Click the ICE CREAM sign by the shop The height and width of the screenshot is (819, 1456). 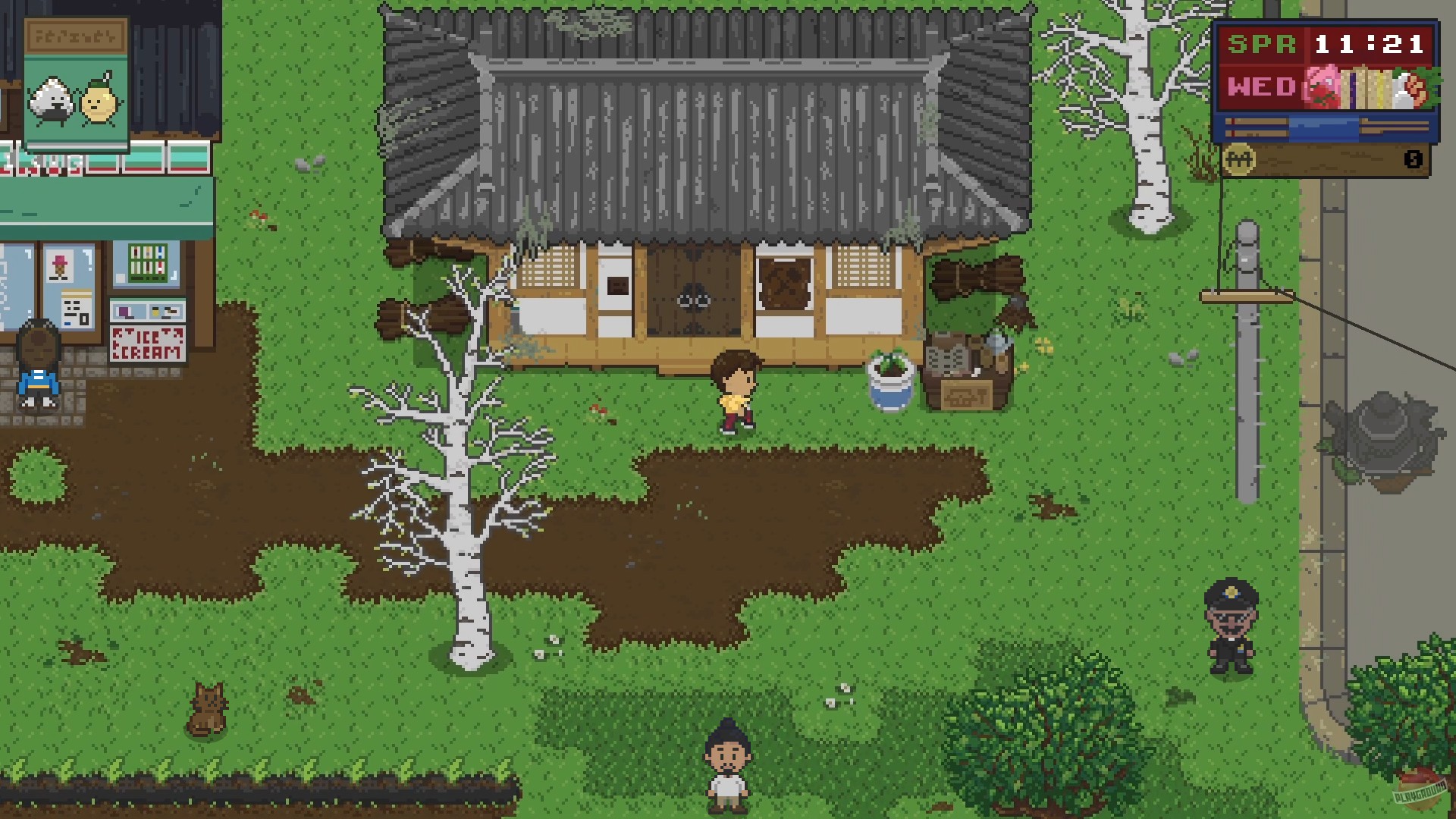[148, 344]
